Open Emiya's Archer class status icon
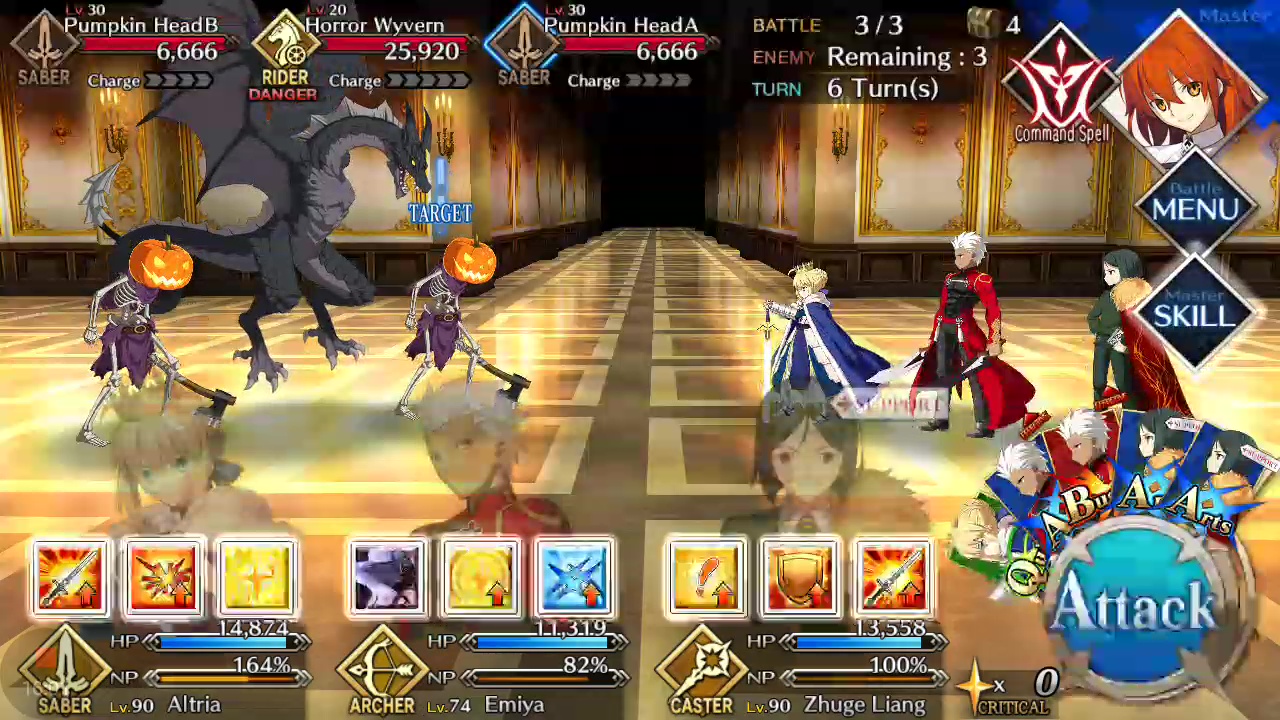The image size is (1280, 720). tap(381, 667)
